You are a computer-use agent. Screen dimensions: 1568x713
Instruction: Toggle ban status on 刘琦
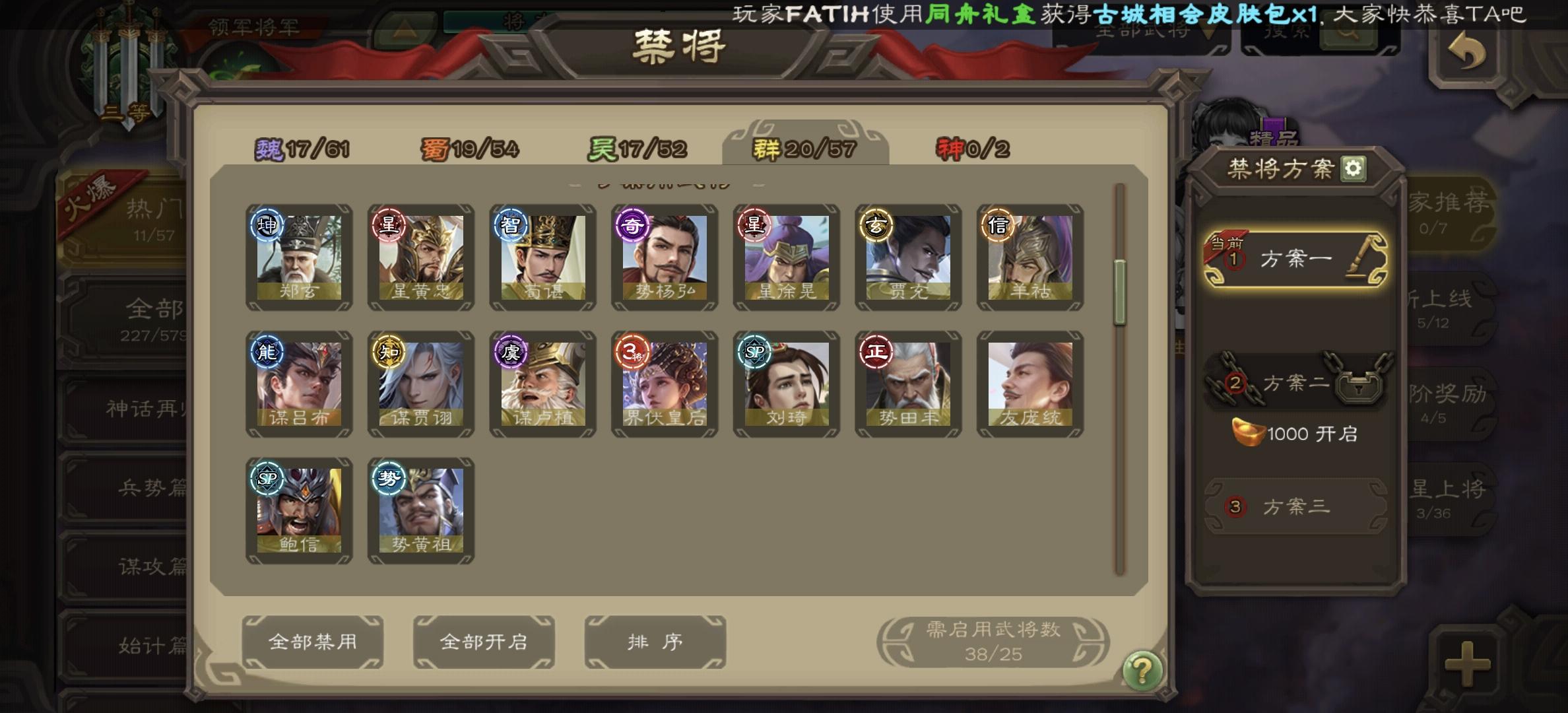tap(786, 386)
